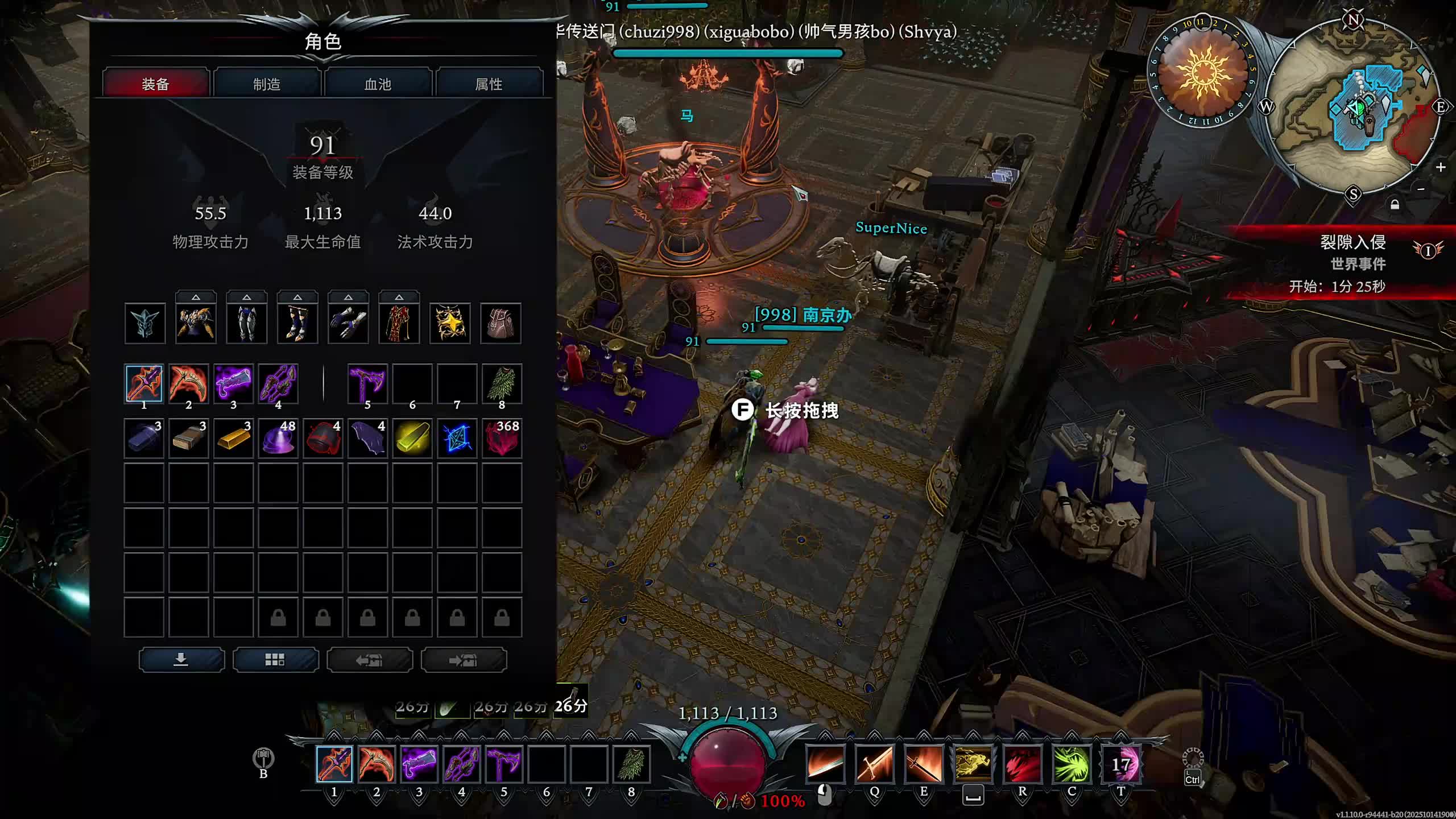Pick the gold ingot stack in inventory
Viewport: 1456px width, 819px height.
coord(233,439)
